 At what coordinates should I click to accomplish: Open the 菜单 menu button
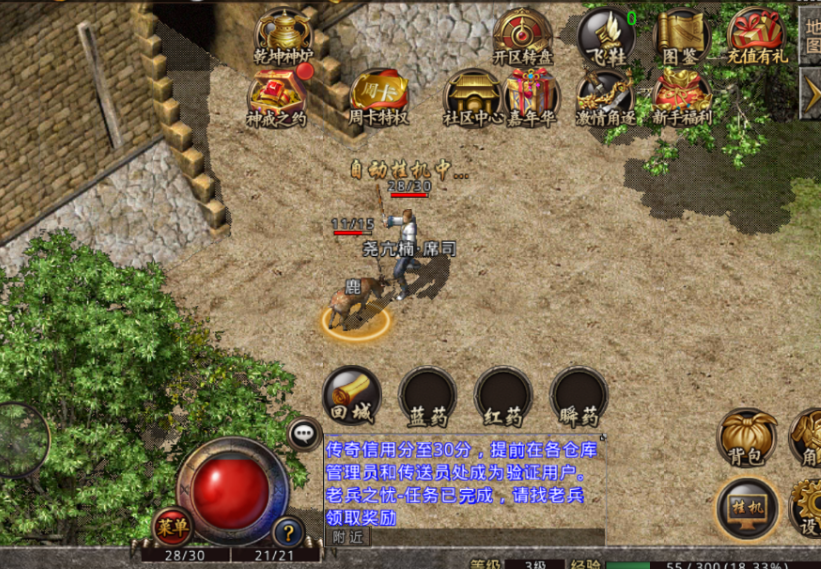click(x=172, y=527)
